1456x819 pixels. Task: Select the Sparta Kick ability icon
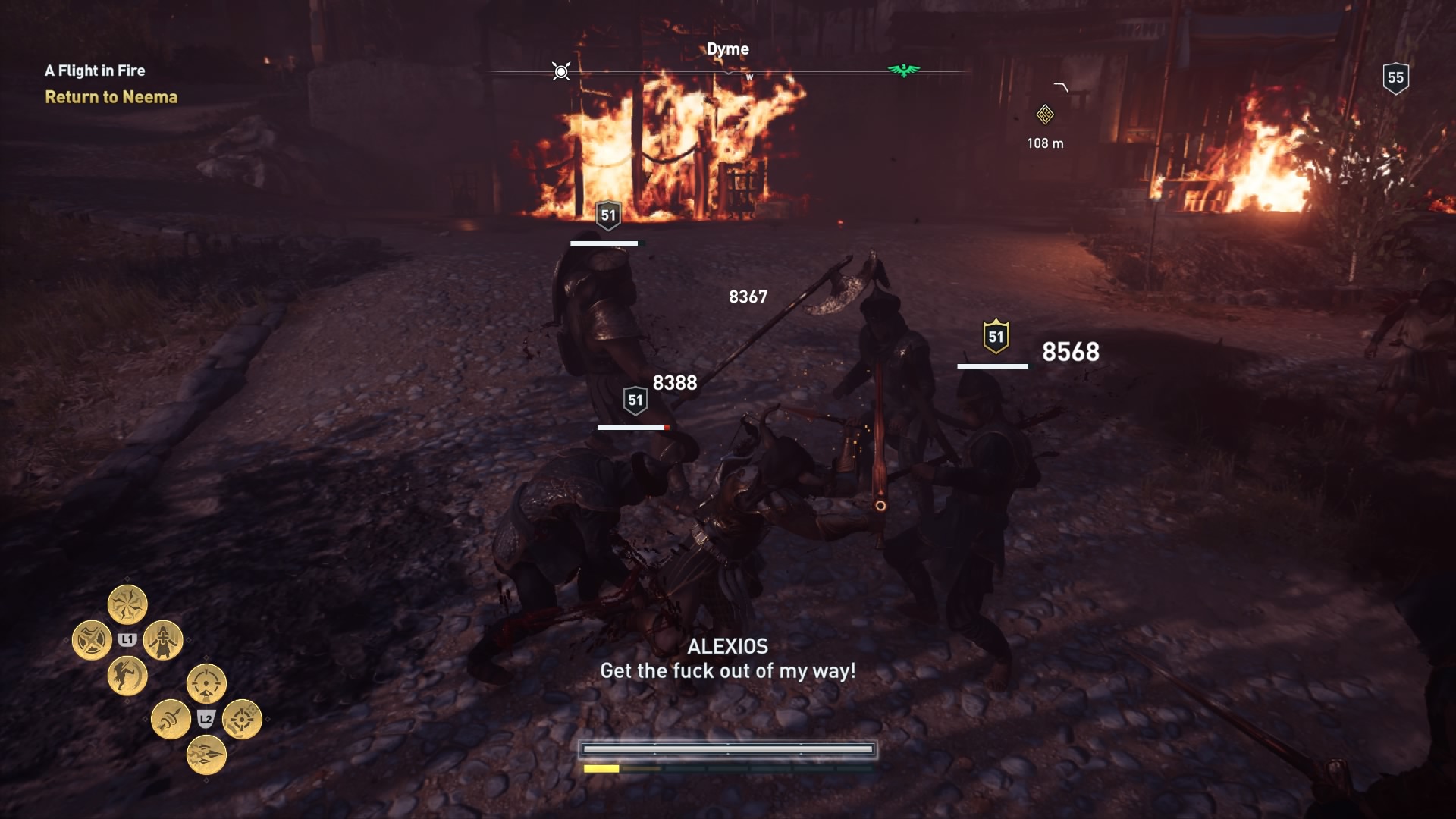(x=127, y=675)
